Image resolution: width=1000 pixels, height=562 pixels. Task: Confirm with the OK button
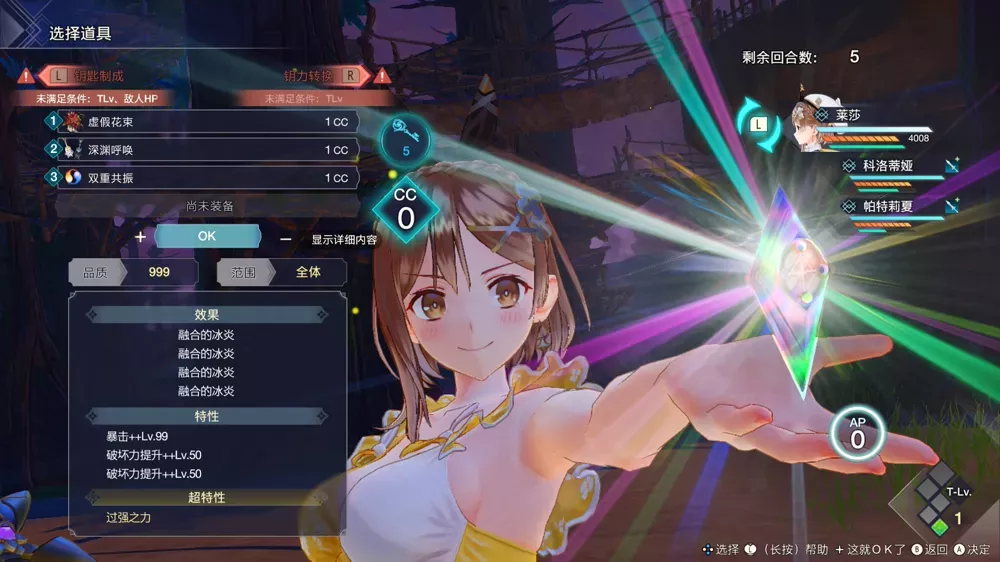[207, 237]
